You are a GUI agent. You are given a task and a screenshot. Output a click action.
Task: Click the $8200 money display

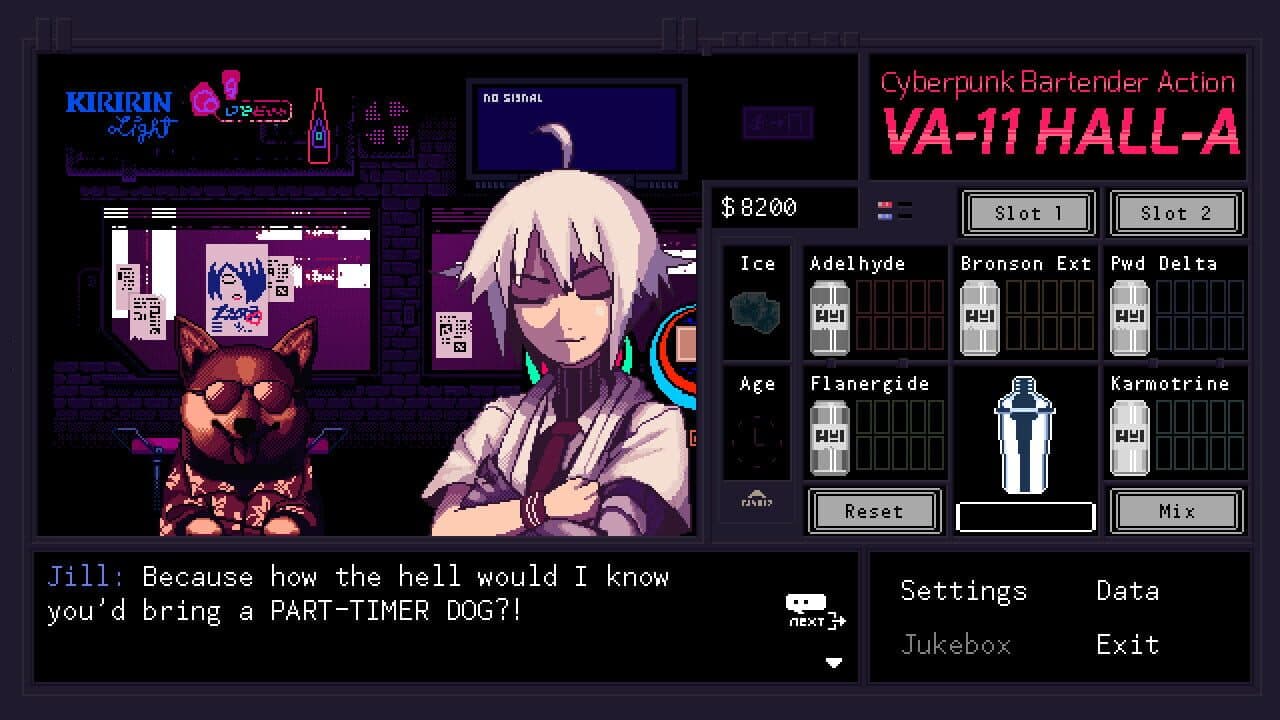784,208
